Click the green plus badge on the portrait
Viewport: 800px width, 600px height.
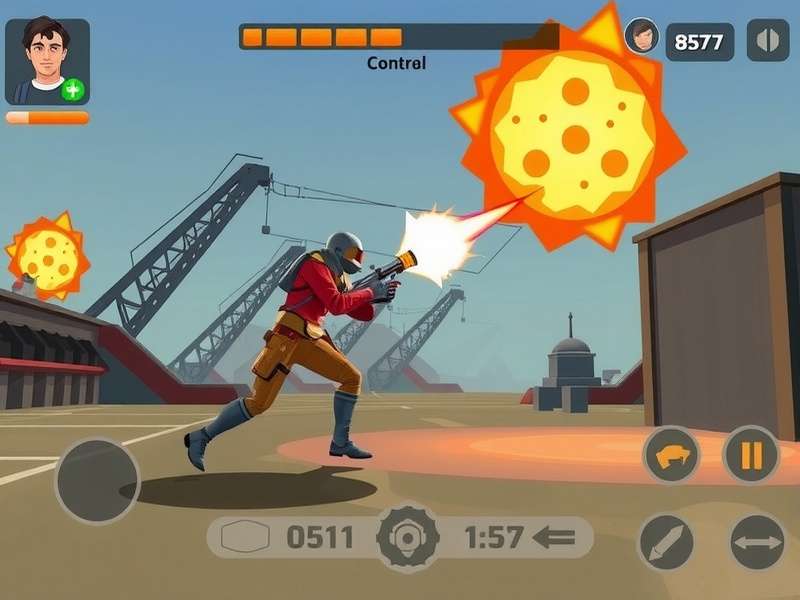pyautogui.click(x=73, y=90)
